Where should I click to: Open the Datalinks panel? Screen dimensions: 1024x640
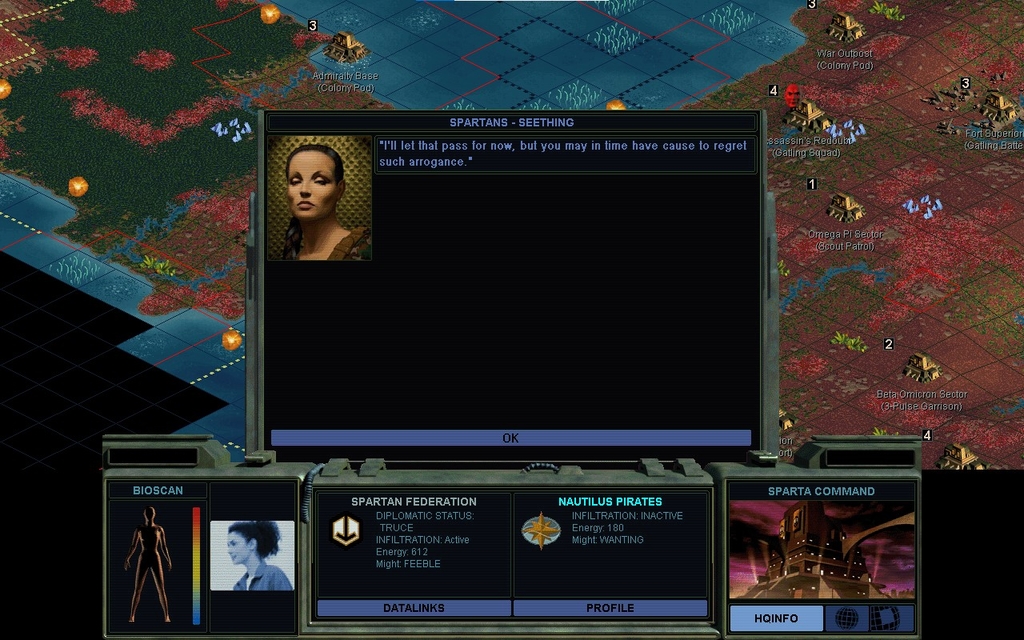tap(413, 608)
